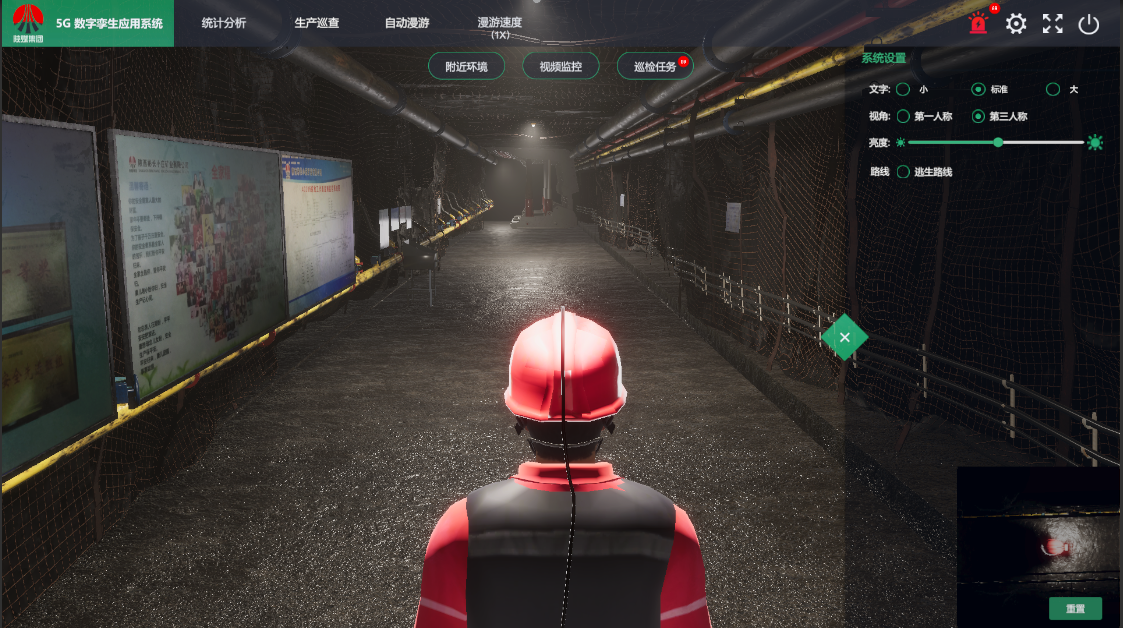The image size is (1123, 628).
Task: Open the red alarm siren notifications
Action: tap(978, 24)
